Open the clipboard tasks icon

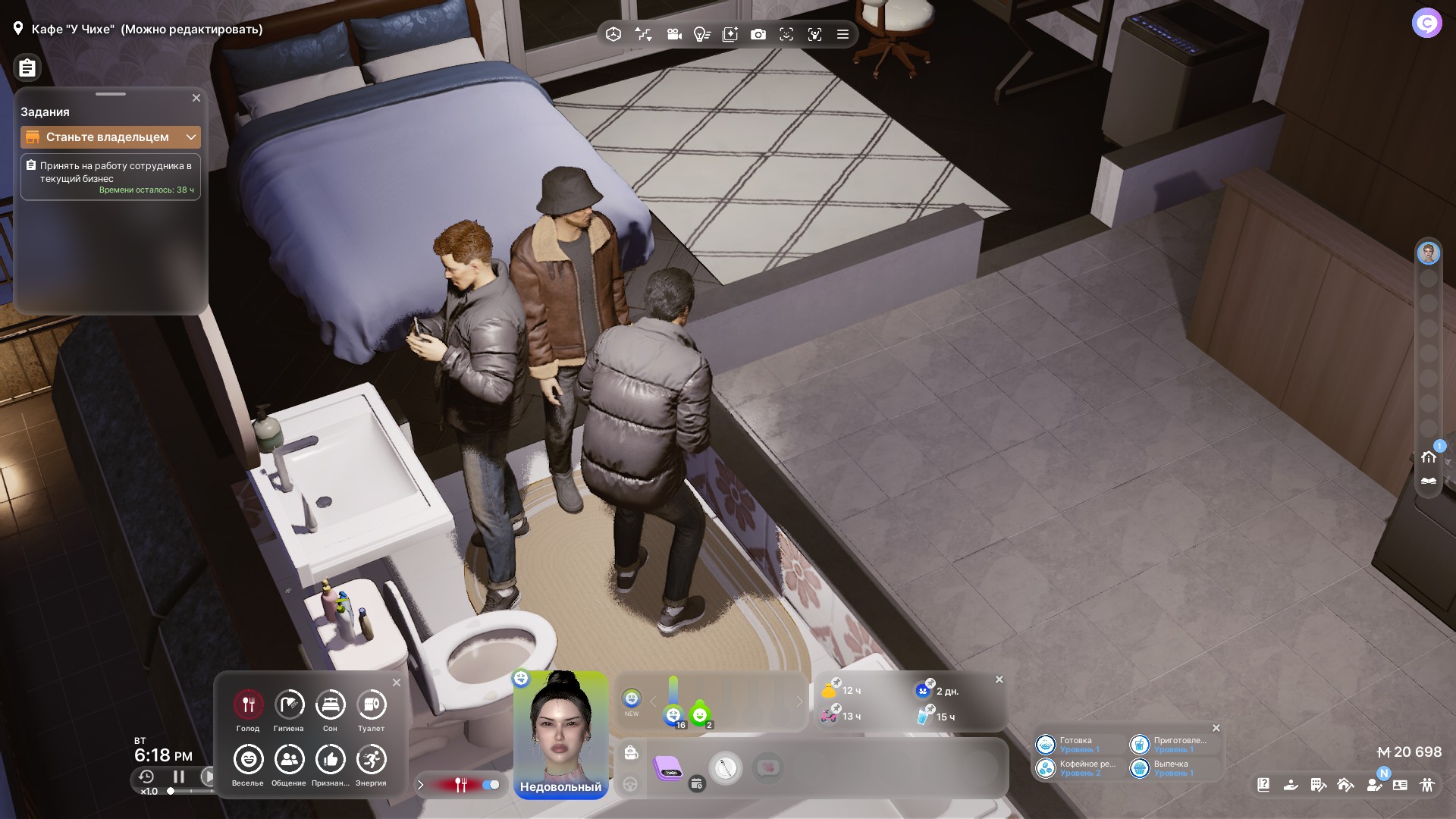(27, 68)
